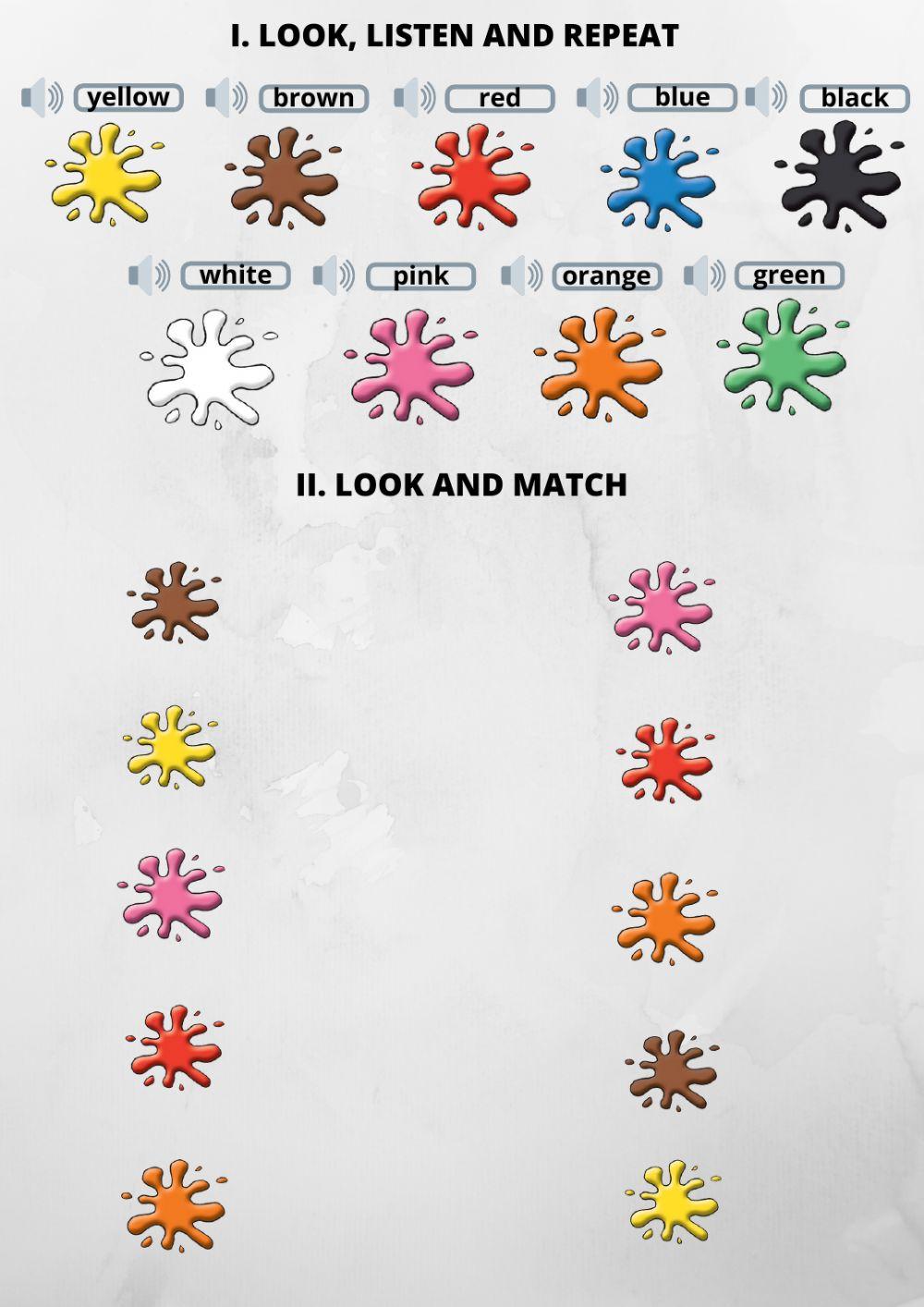Select the brown splat in the left match column
The height and width of the screenshot is (1307, 924).
(175, 604)
